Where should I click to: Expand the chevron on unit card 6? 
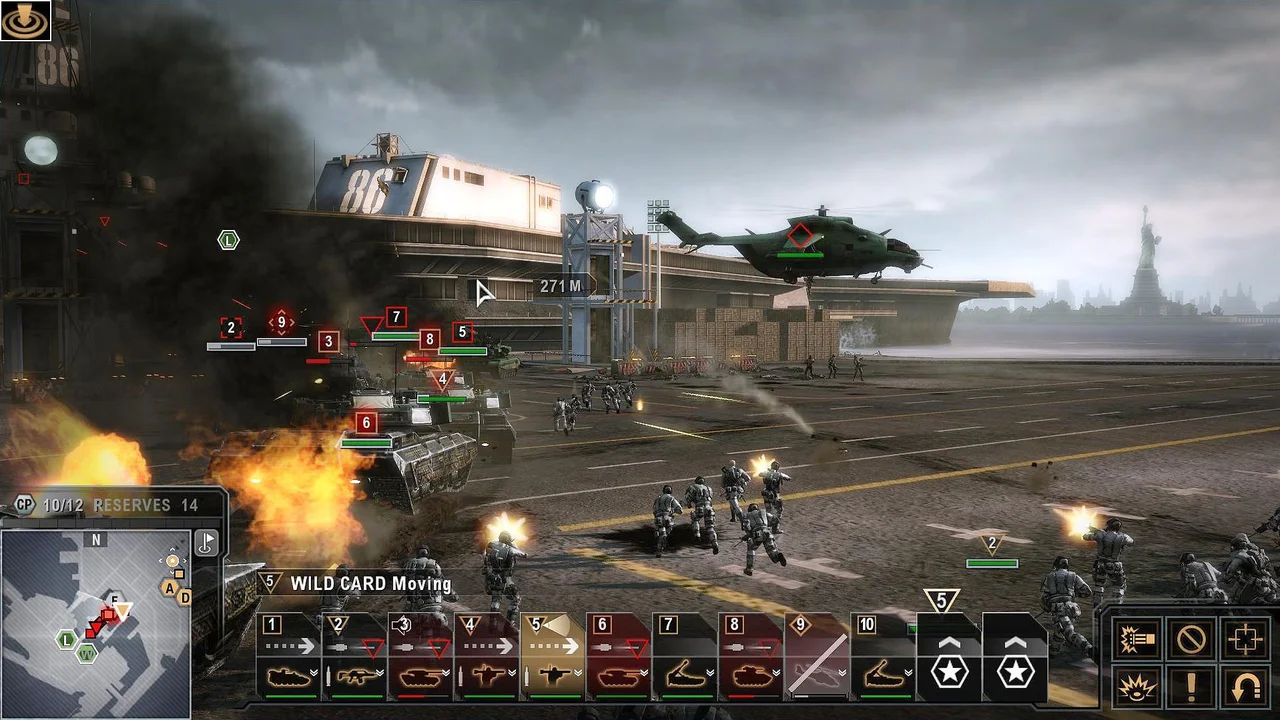(643, 673)
